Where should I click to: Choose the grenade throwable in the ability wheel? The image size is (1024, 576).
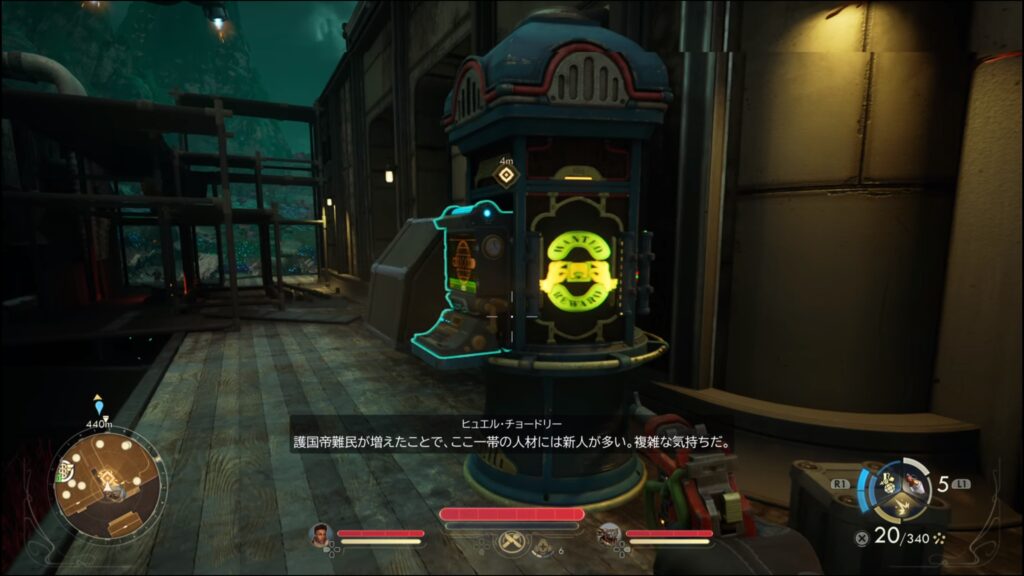(x=886, y=482)
